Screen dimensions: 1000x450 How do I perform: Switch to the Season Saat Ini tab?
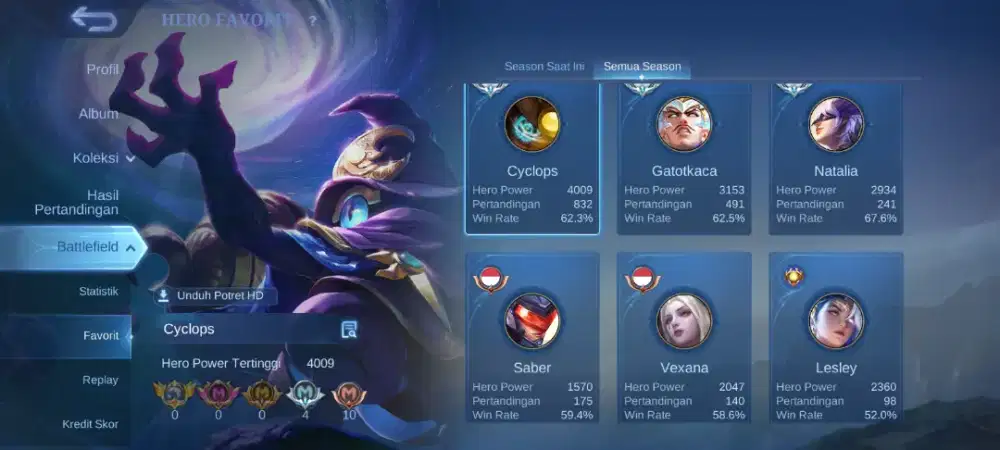544,67
